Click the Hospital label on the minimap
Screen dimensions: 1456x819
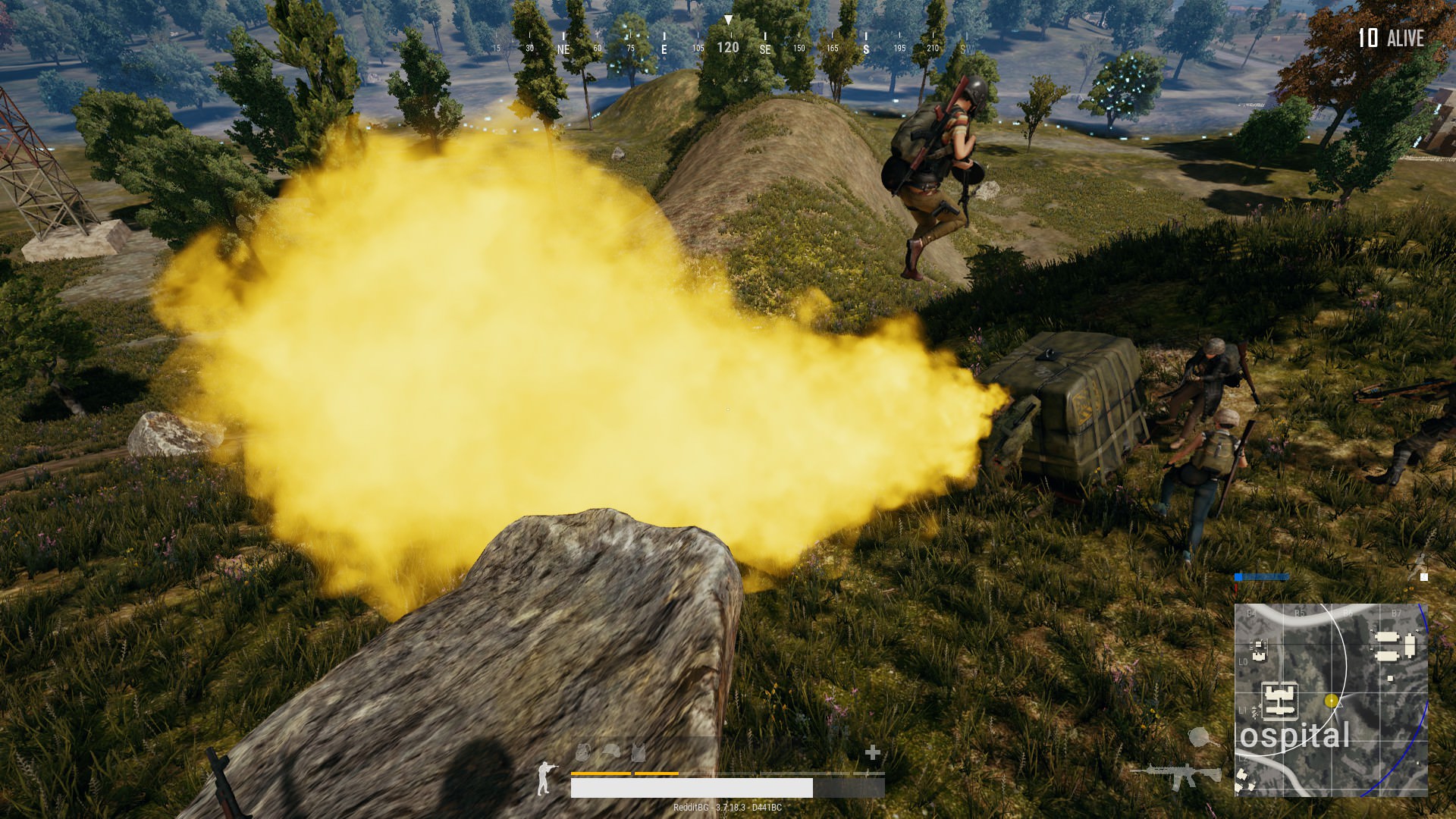click(x=1295, y=737)
